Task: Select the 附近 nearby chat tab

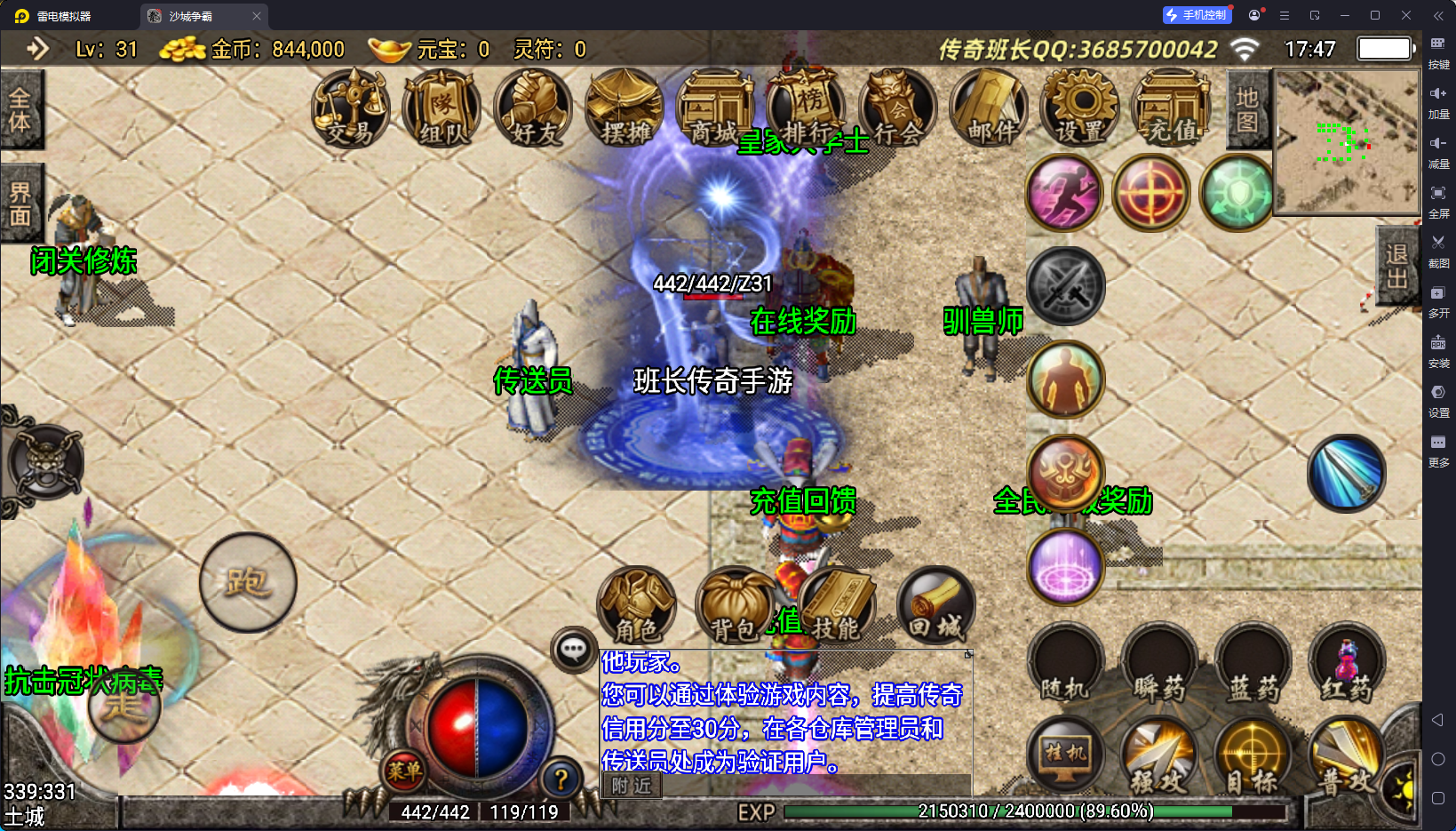Action: coord(632,786)
